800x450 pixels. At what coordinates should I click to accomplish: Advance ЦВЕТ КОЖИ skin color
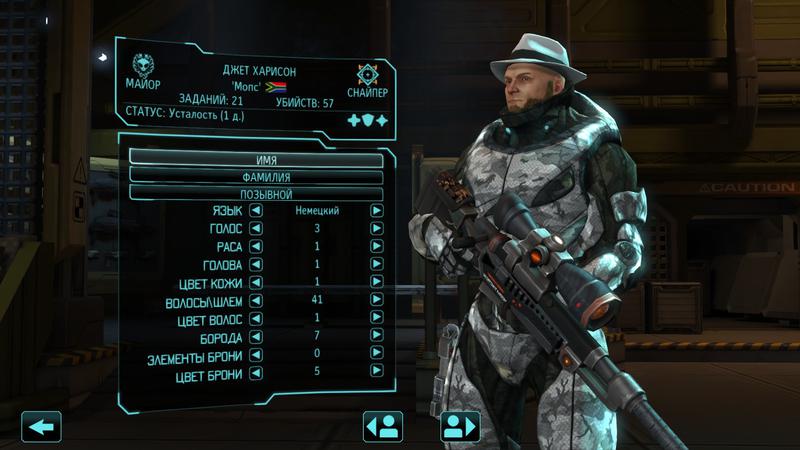pyautogui.click(x=377, y=282)
